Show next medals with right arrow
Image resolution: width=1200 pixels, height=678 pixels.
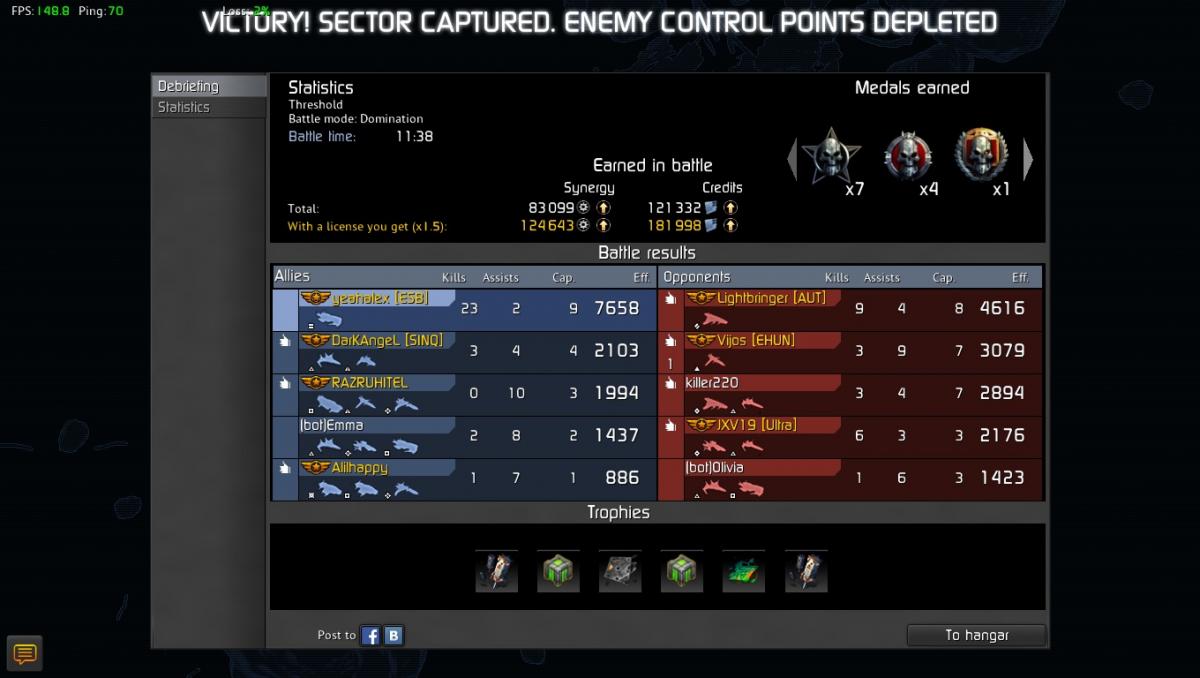[x=1027, y=159]
